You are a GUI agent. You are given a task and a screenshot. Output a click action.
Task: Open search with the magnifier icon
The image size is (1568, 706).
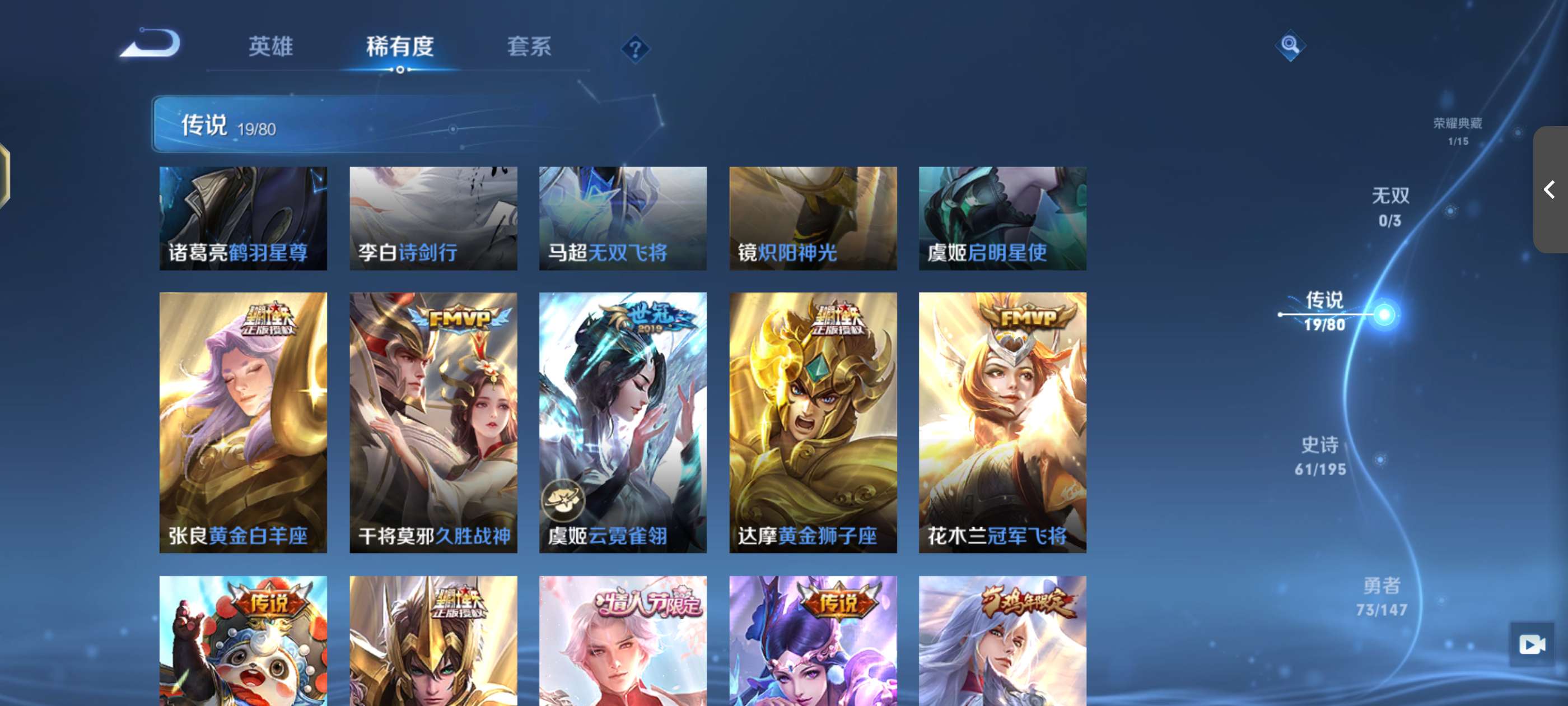[1290, 44]
